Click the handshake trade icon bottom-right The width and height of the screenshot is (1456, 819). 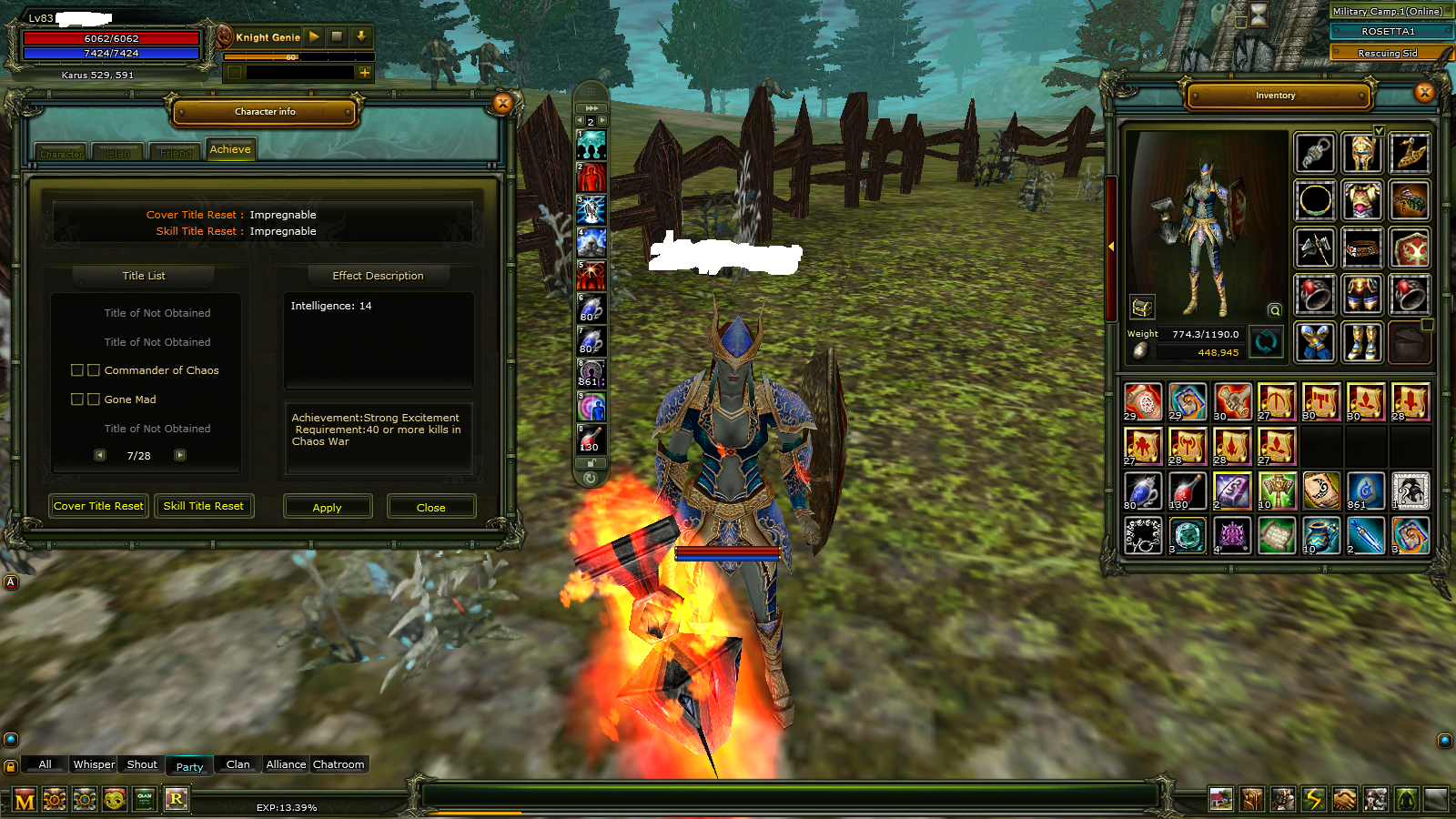1342,799
